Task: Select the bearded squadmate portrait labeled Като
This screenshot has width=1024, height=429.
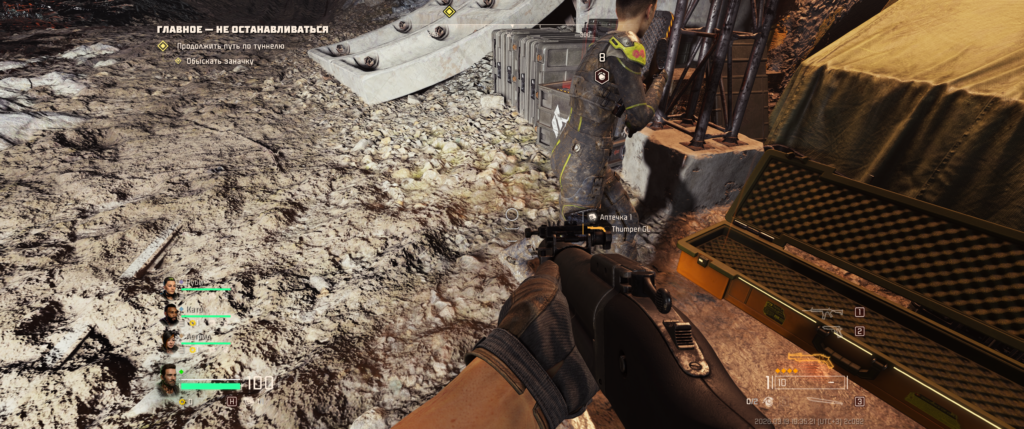Action: pyautogui.click(x=171, y=314)
